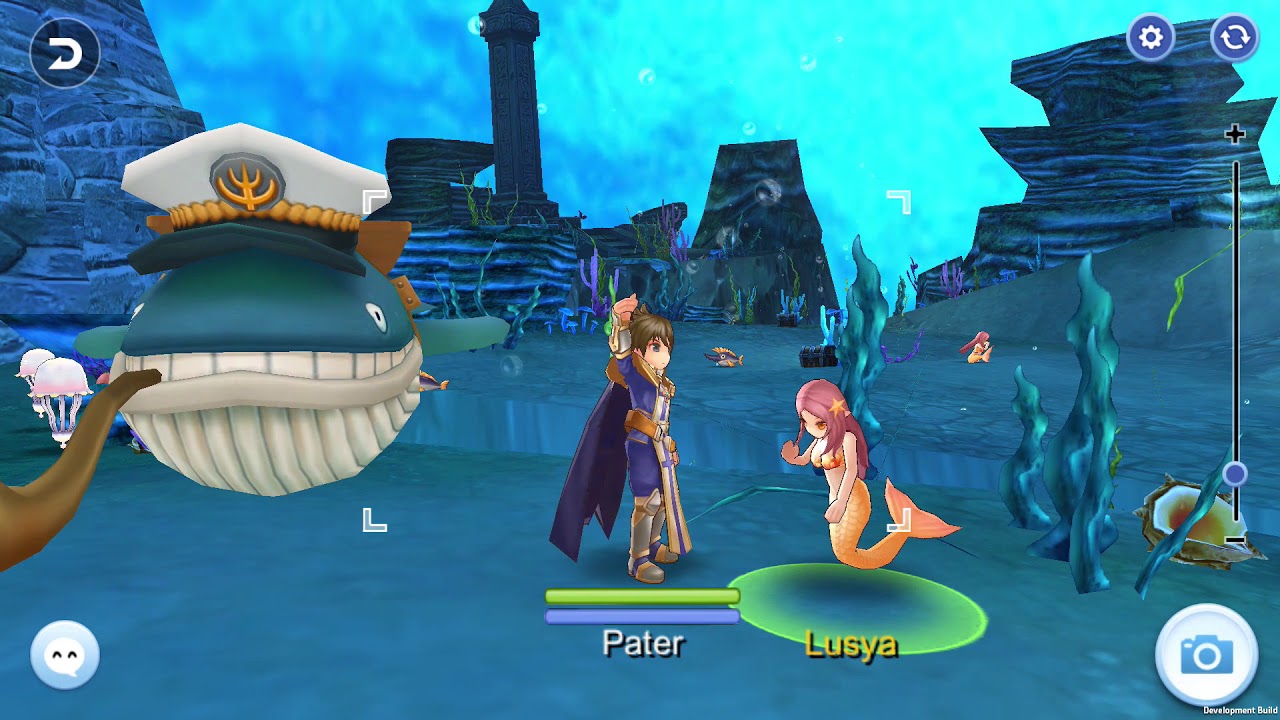
Task: Click the zoom slider handle
Action: pos(1236,474)
